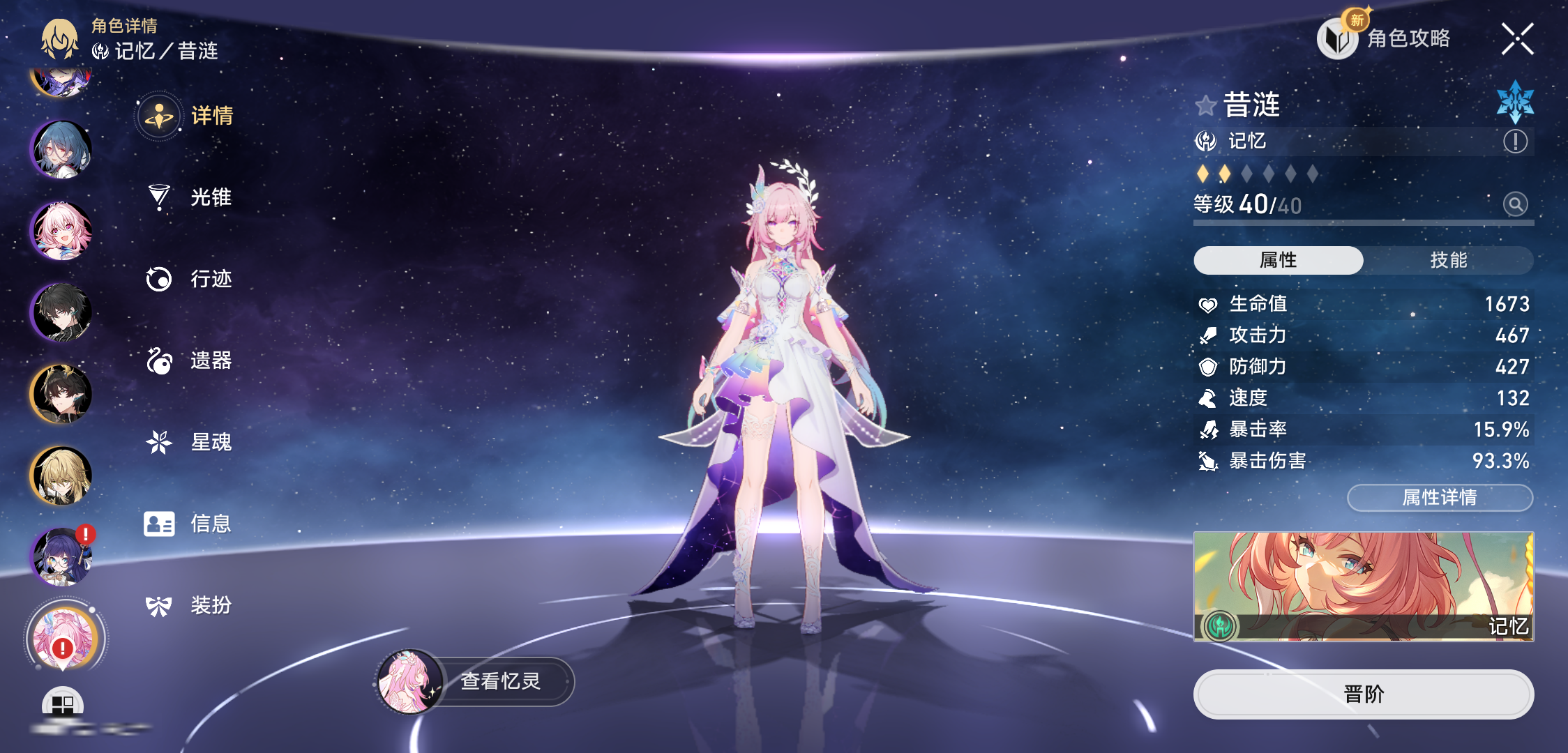
Task: Close the character details screen
Action: 1517,39
